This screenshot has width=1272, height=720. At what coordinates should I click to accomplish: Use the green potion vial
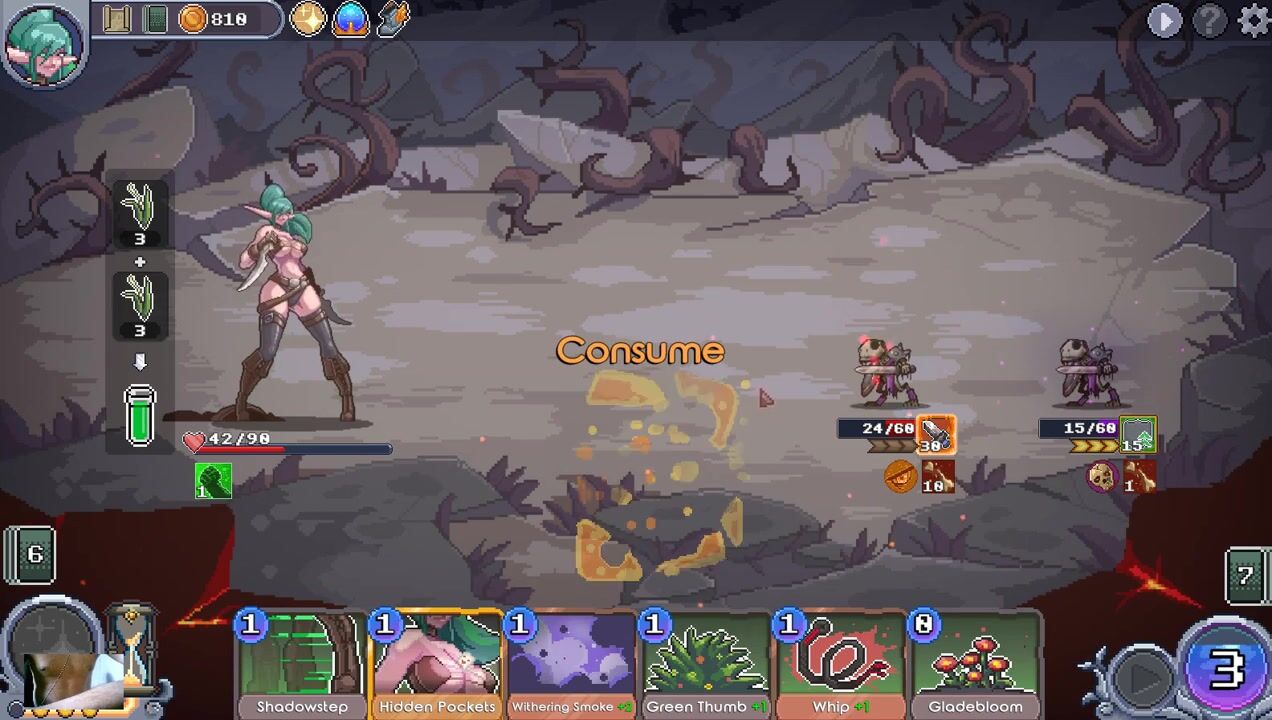140,414
